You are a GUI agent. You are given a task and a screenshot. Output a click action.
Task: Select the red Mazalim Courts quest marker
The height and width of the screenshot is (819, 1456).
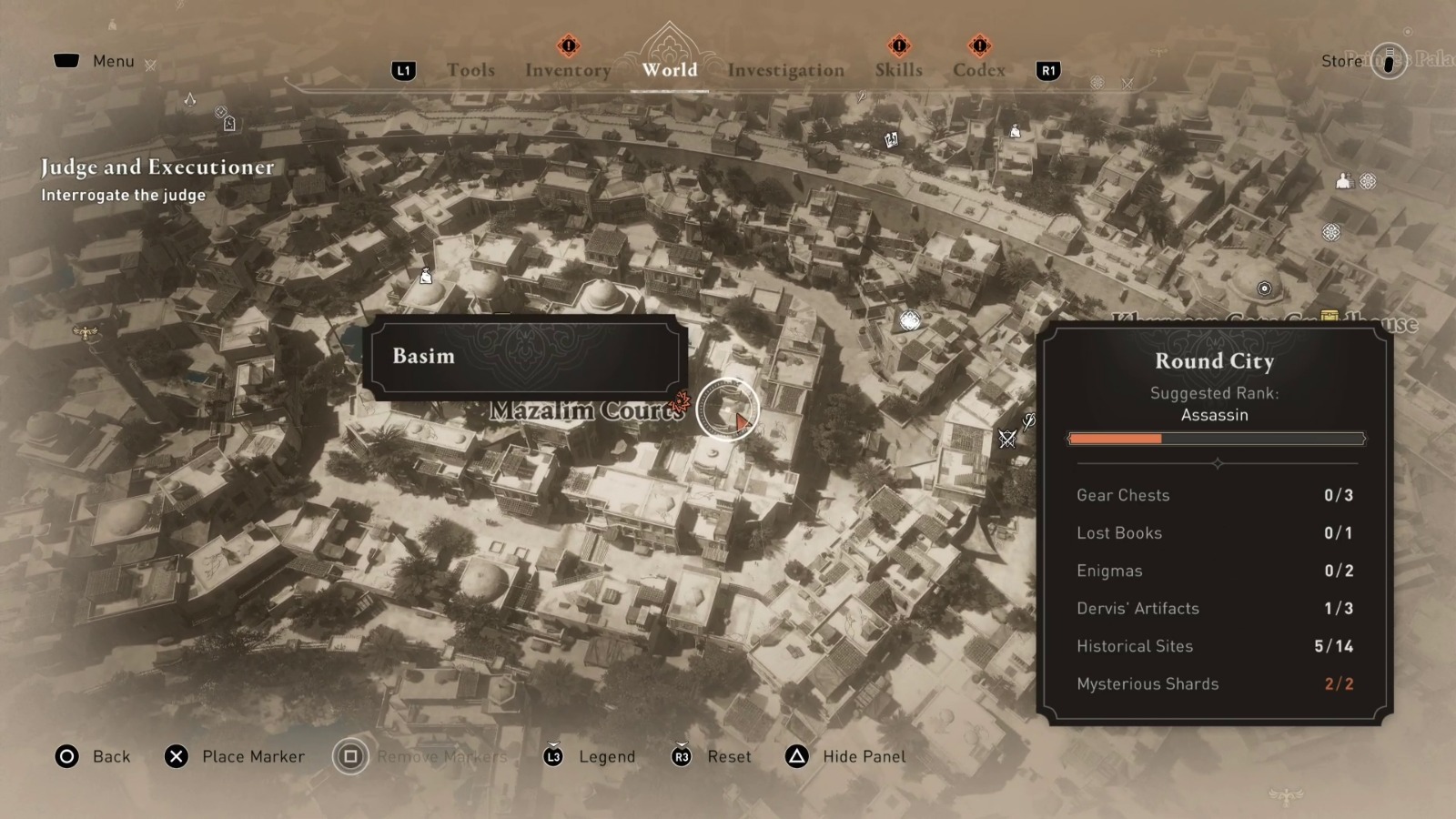tap(678, 400)
